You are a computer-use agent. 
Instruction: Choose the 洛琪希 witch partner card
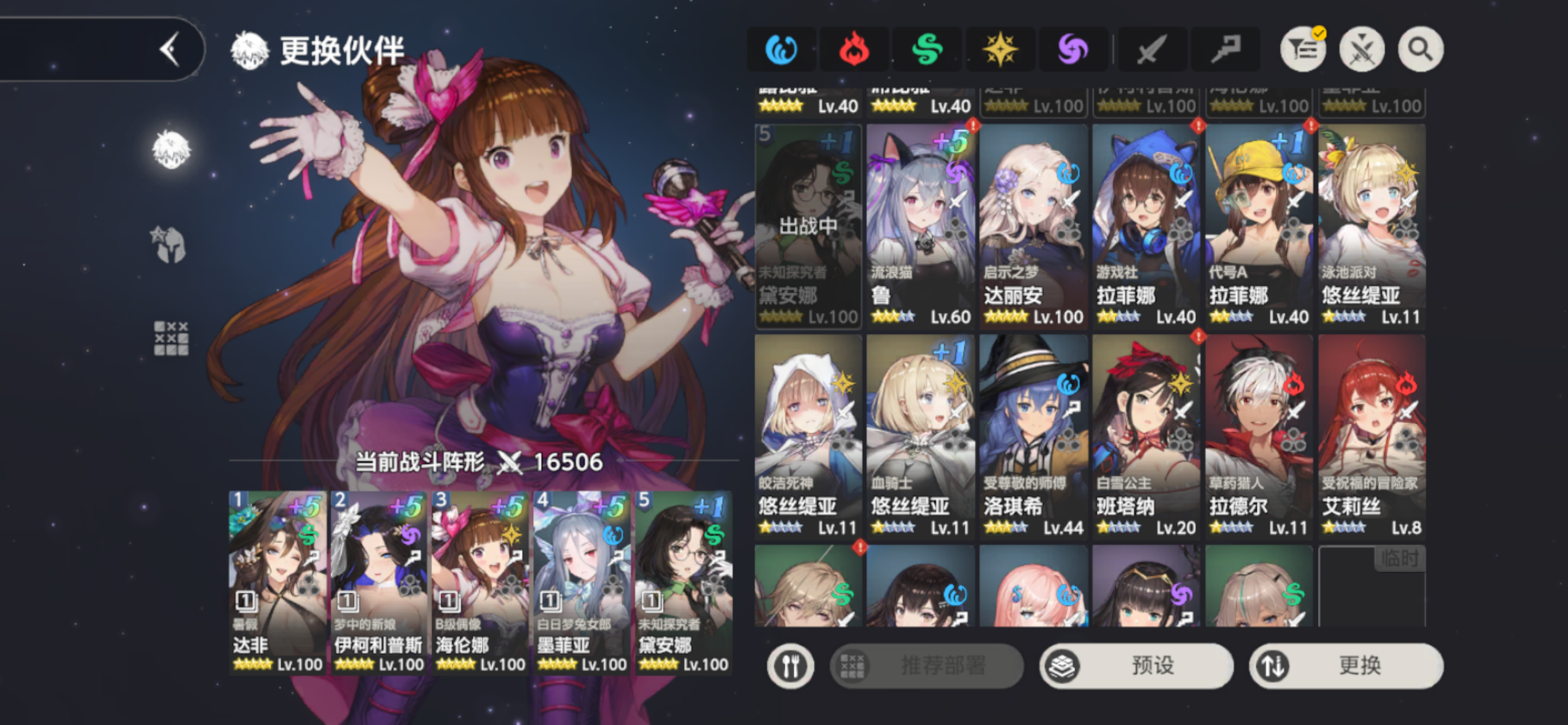[1034, 436]
